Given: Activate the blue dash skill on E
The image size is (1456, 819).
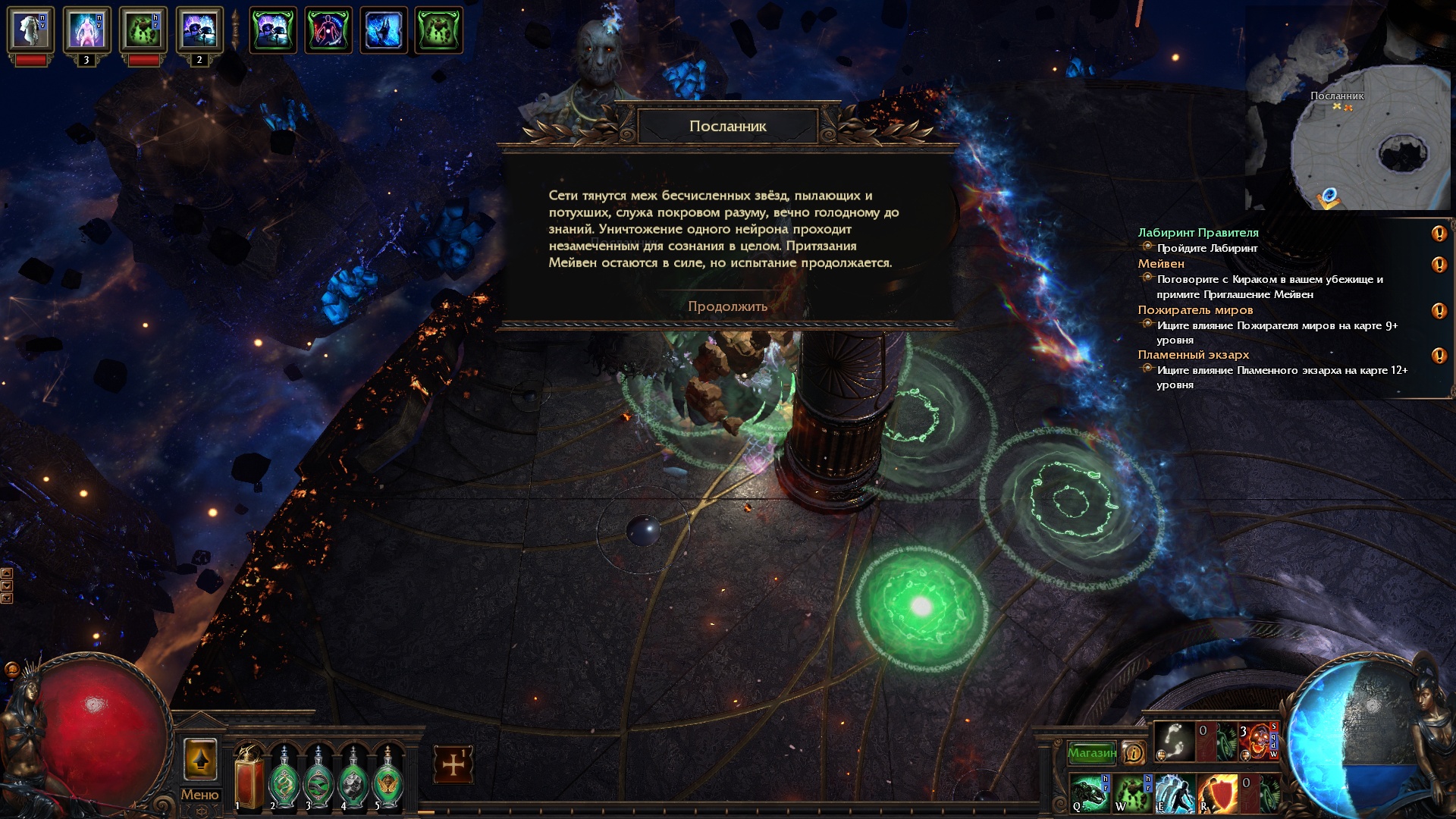Looking at the screenshot, I should pyautogui.click(x=1175, y=793).
